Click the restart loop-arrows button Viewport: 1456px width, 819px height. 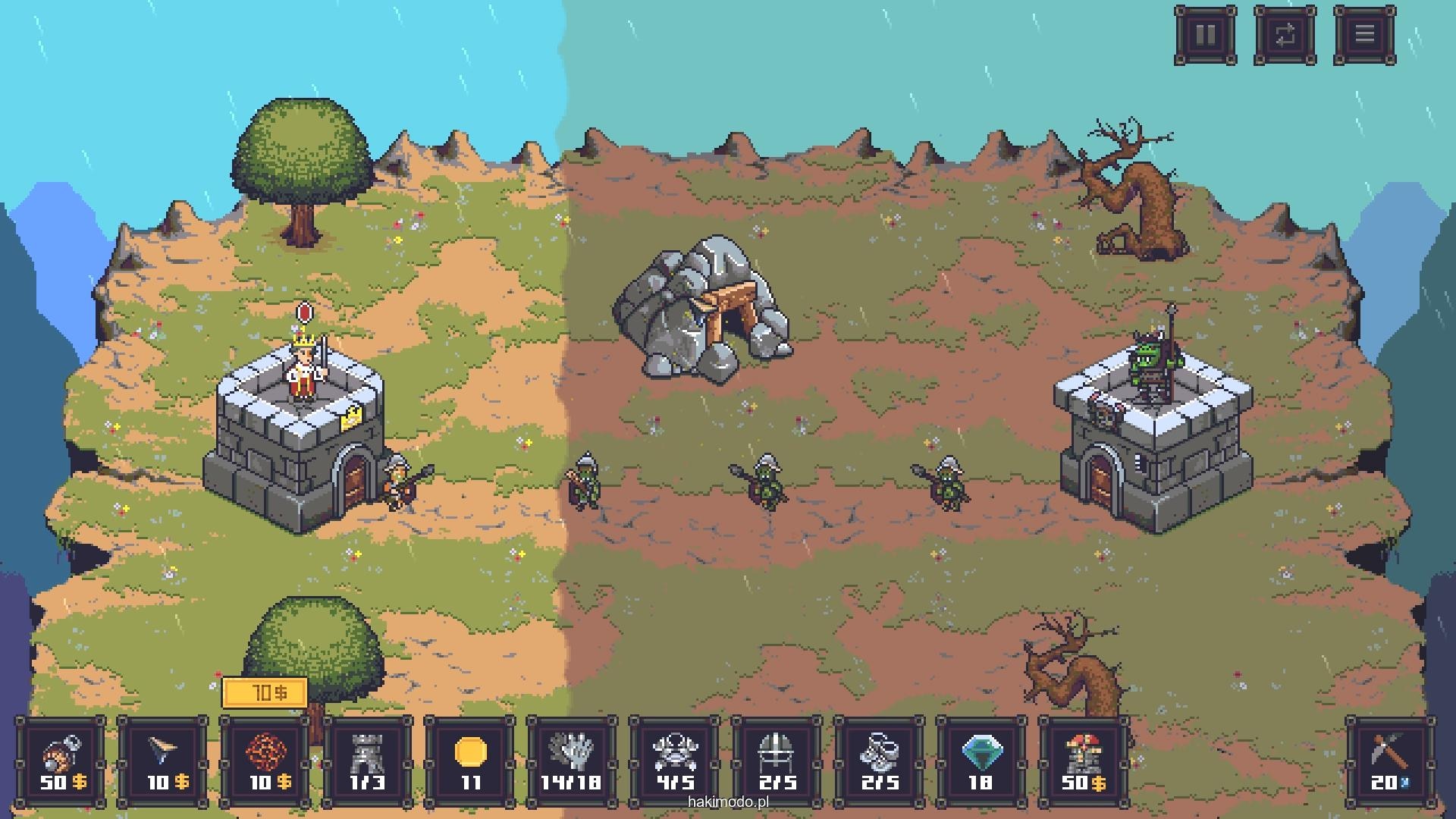tap(1285, 35)
